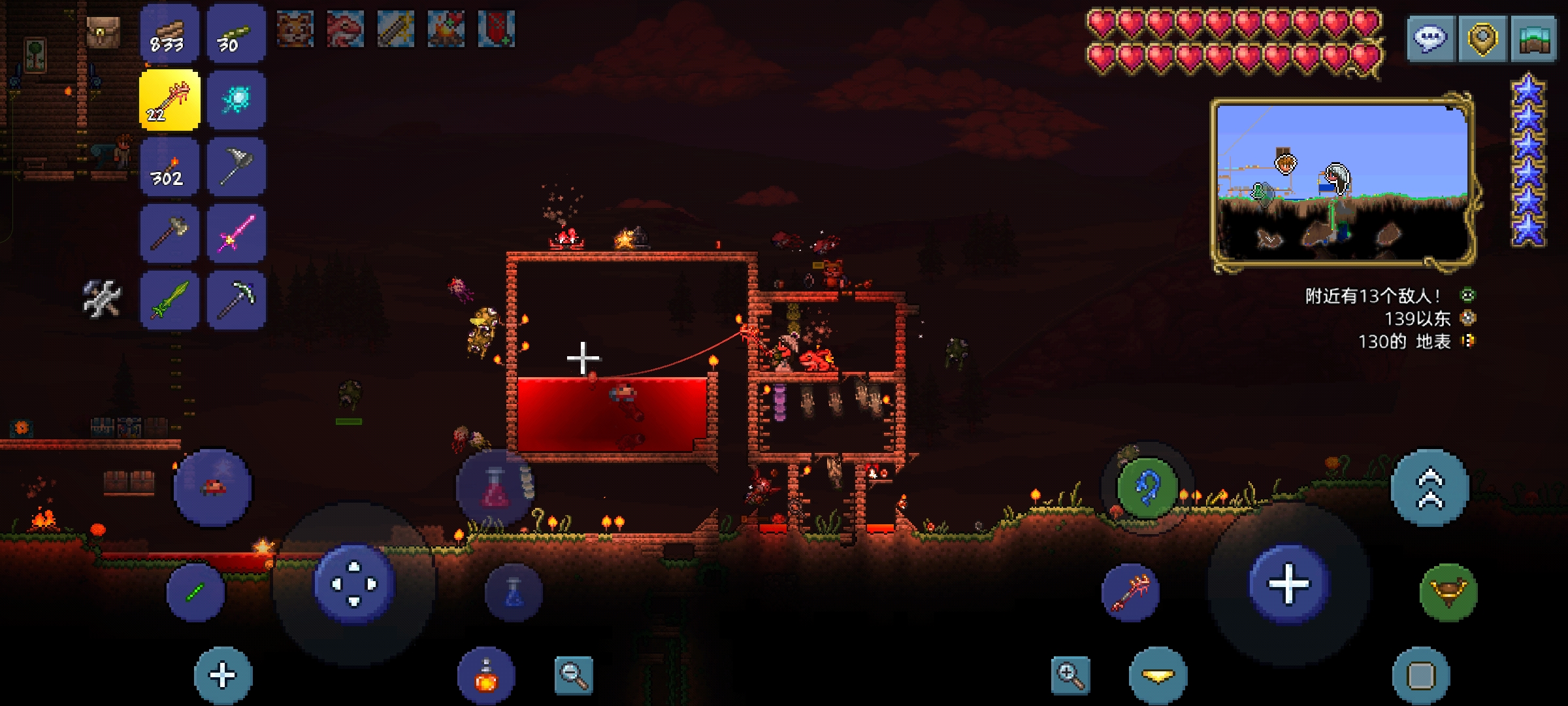Choose the torch stack of 302
The width and height of the screenshot is (1568, 706).
[169, 167]
